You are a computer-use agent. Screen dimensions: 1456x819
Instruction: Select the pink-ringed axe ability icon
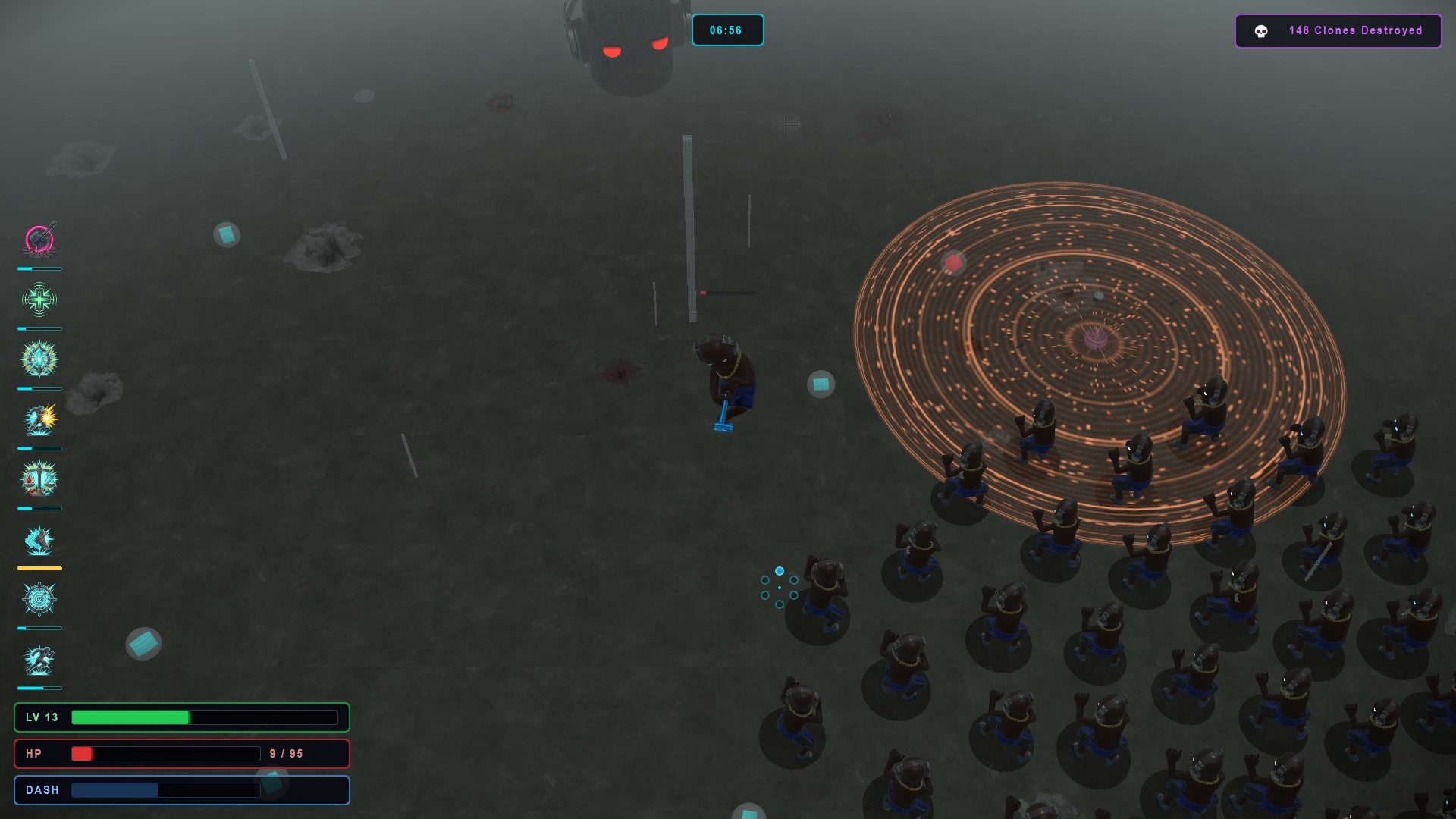pos(39,240)
